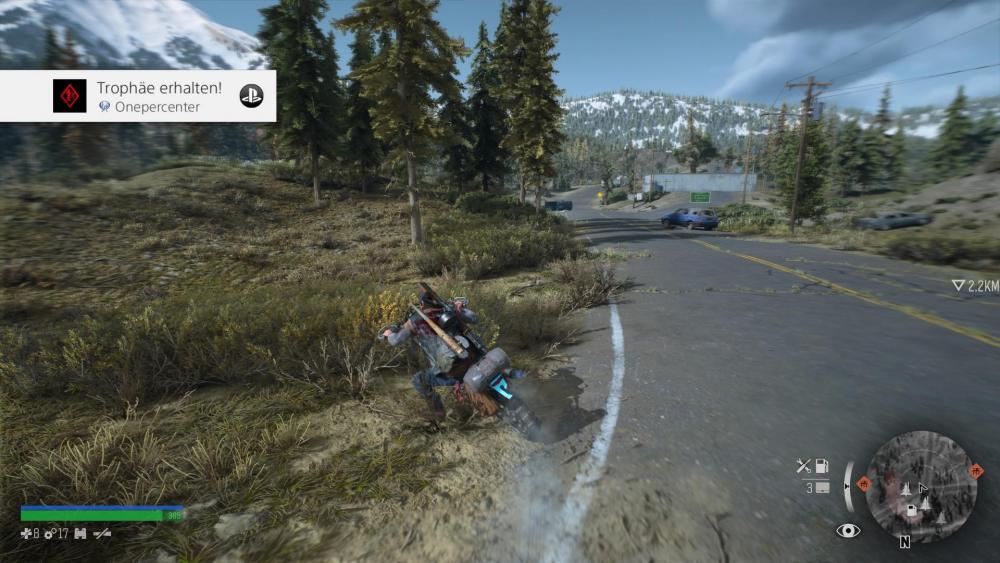Open the trophy earned notification
Screen dimensions: 1000x563
click(x=150, y=96)
